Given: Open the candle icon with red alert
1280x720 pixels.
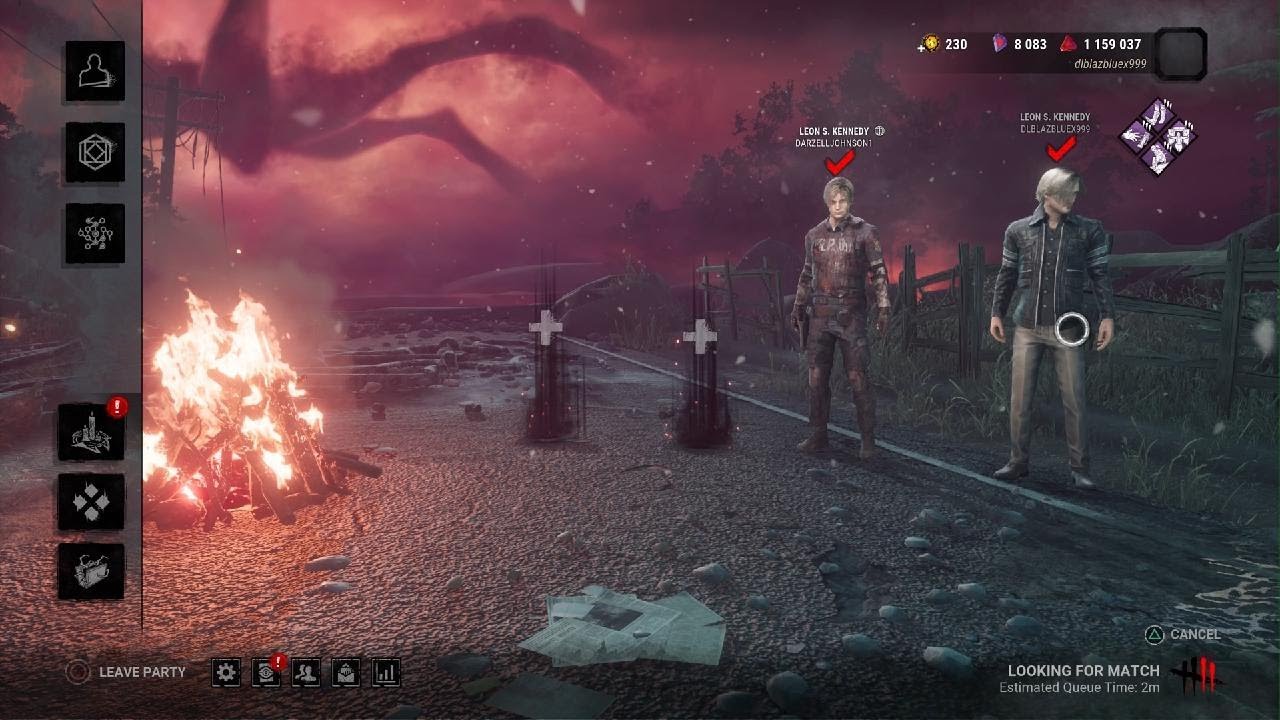Looking at the screenshot, I should pyautogui.click(x=91, y=432).
